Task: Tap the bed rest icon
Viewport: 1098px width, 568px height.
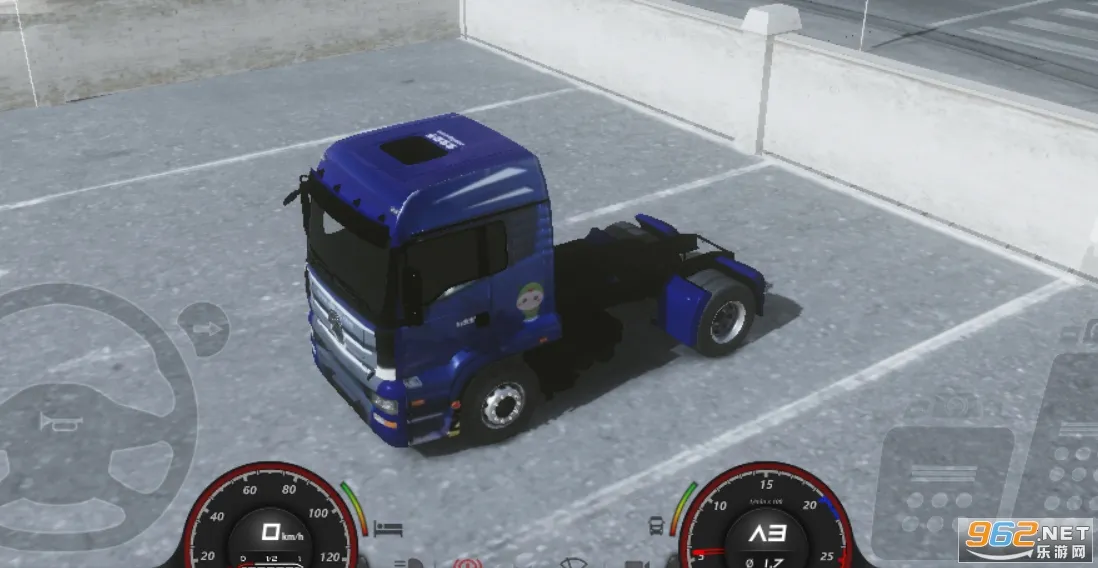Action: click(x=388, y=527)
